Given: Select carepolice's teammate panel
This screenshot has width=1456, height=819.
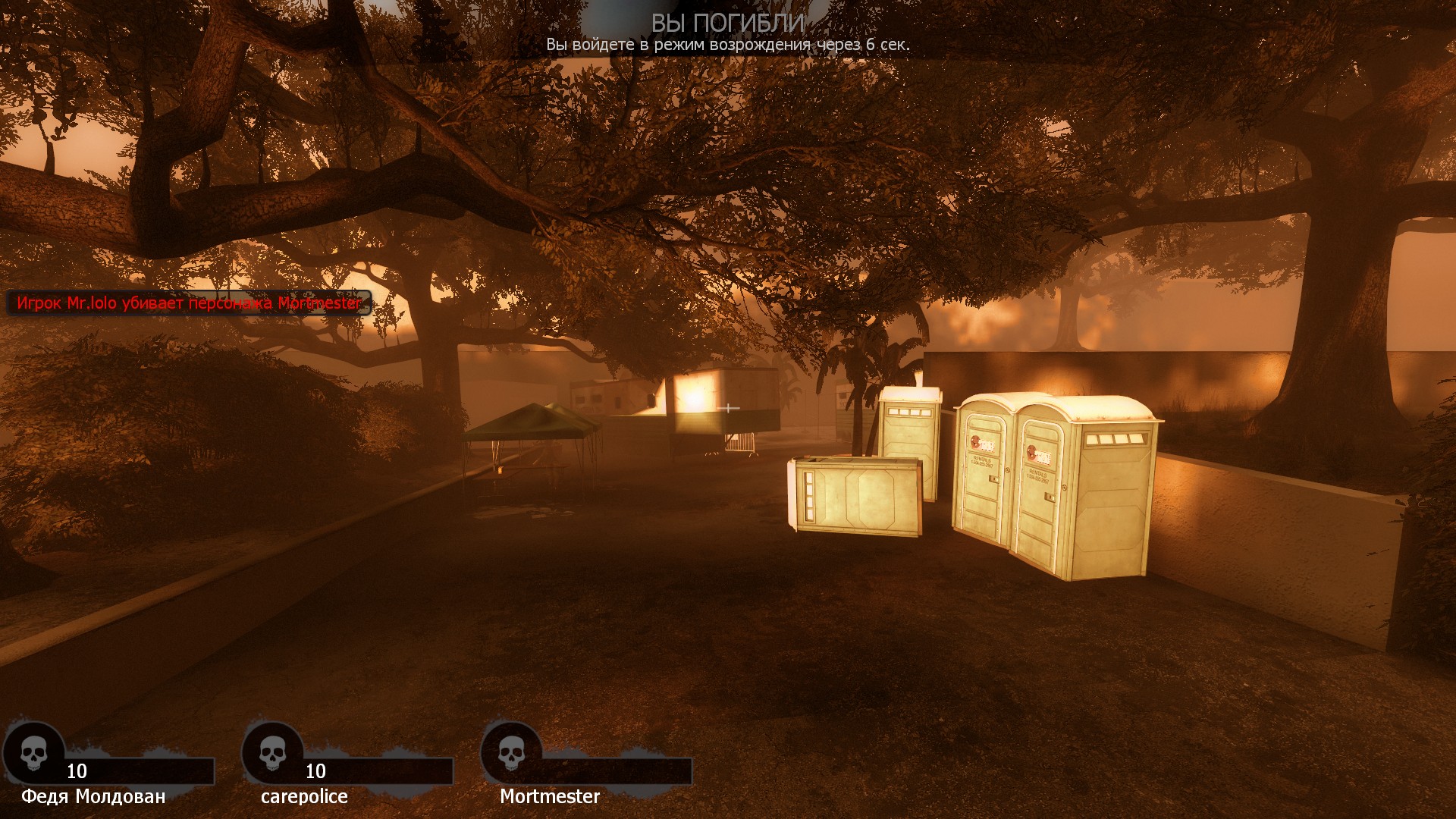Looking at the screenshot, I should point(347,767).
